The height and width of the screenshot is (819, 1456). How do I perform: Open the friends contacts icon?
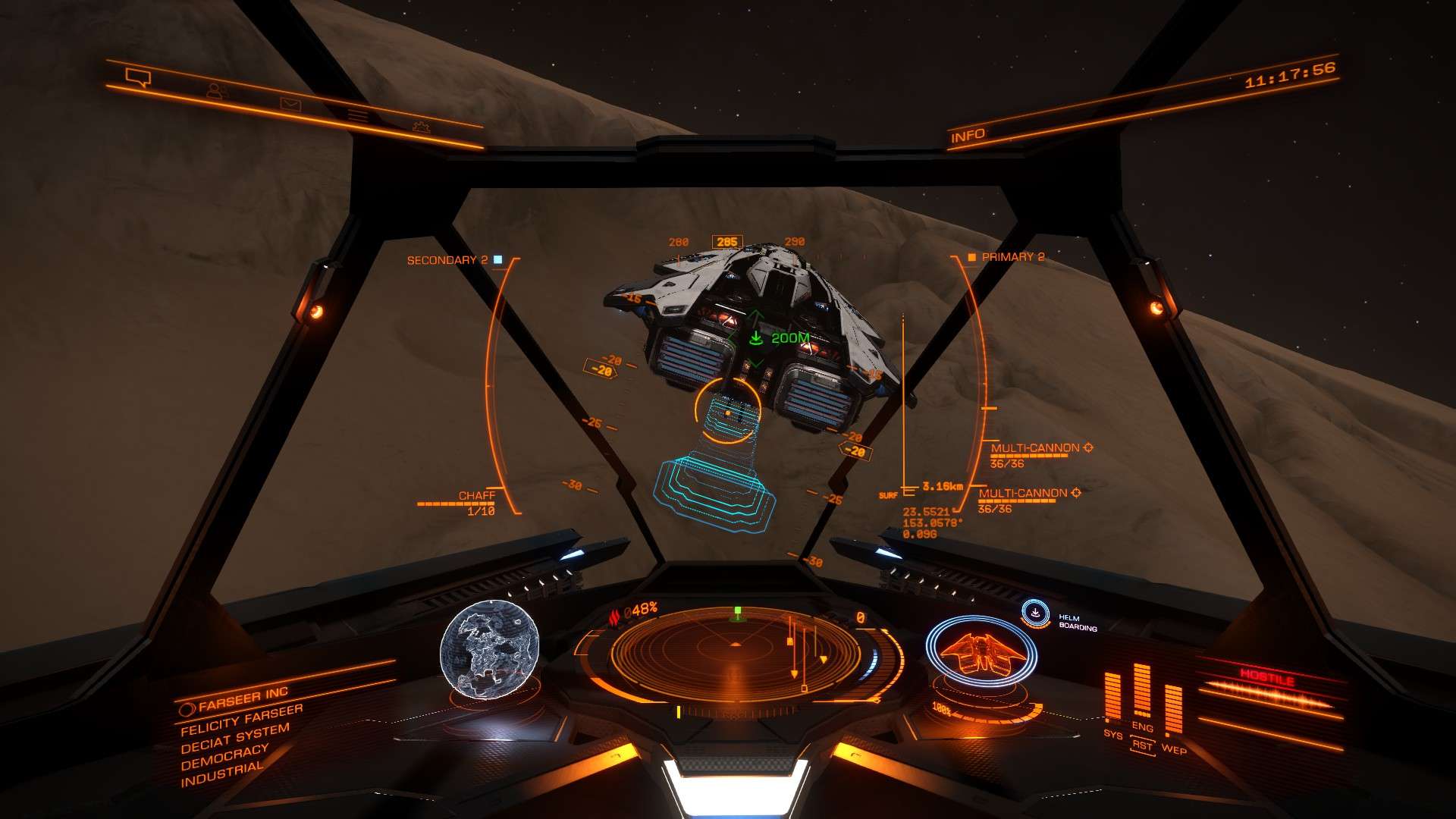click(217, 90)
